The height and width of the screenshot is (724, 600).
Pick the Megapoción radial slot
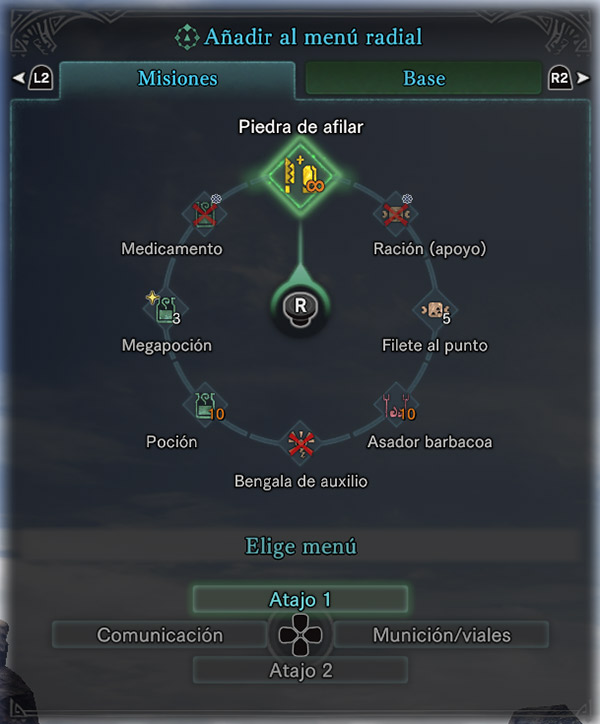[164, 309]
